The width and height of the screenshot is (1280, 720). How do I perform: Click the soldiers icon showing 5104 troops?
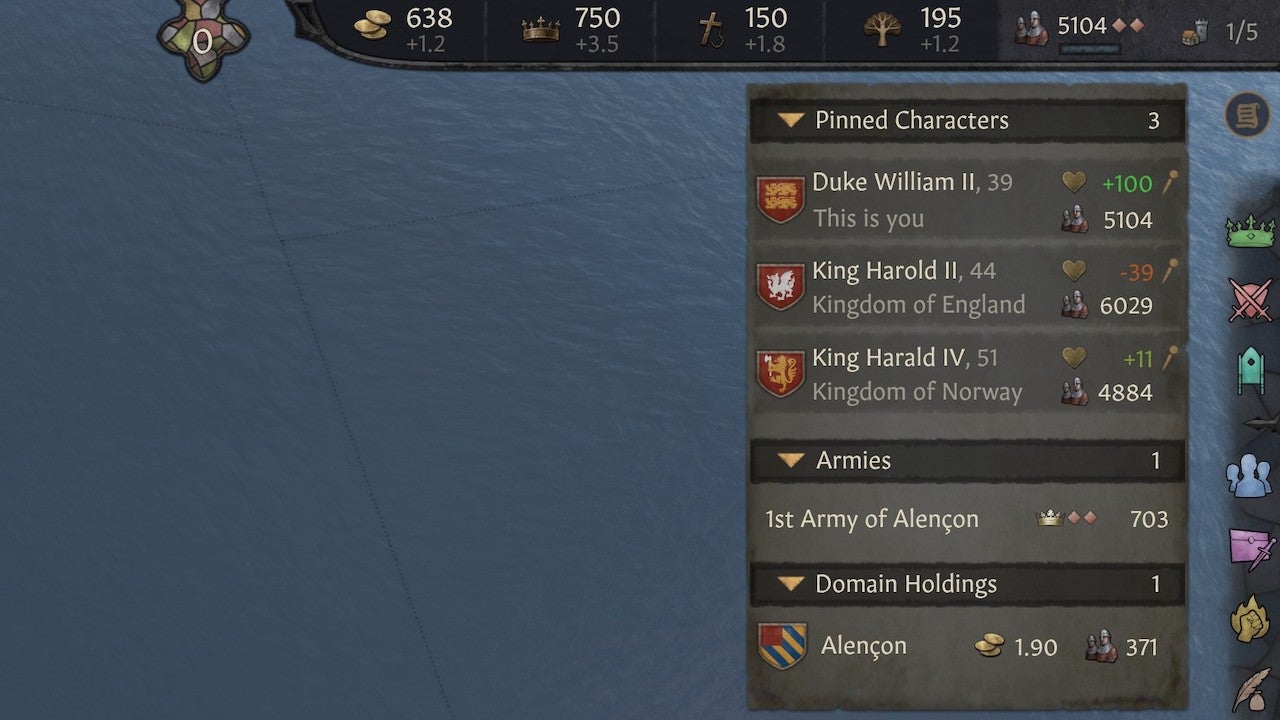coord(1032,26)
